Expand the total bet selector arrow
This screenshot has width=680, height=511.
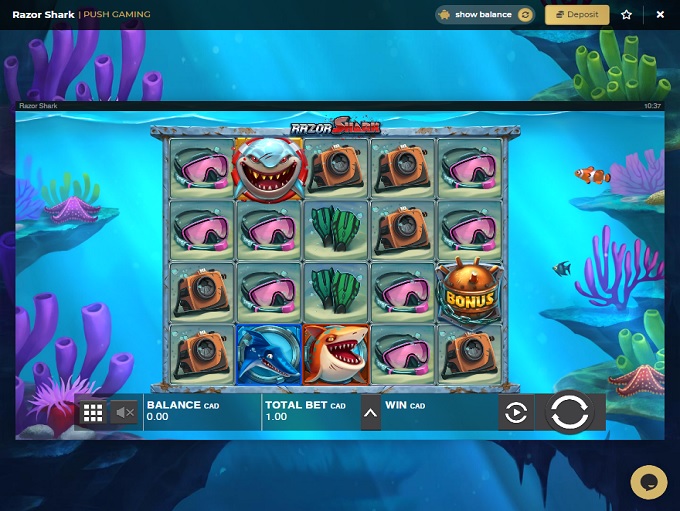[x=370, y=412]
